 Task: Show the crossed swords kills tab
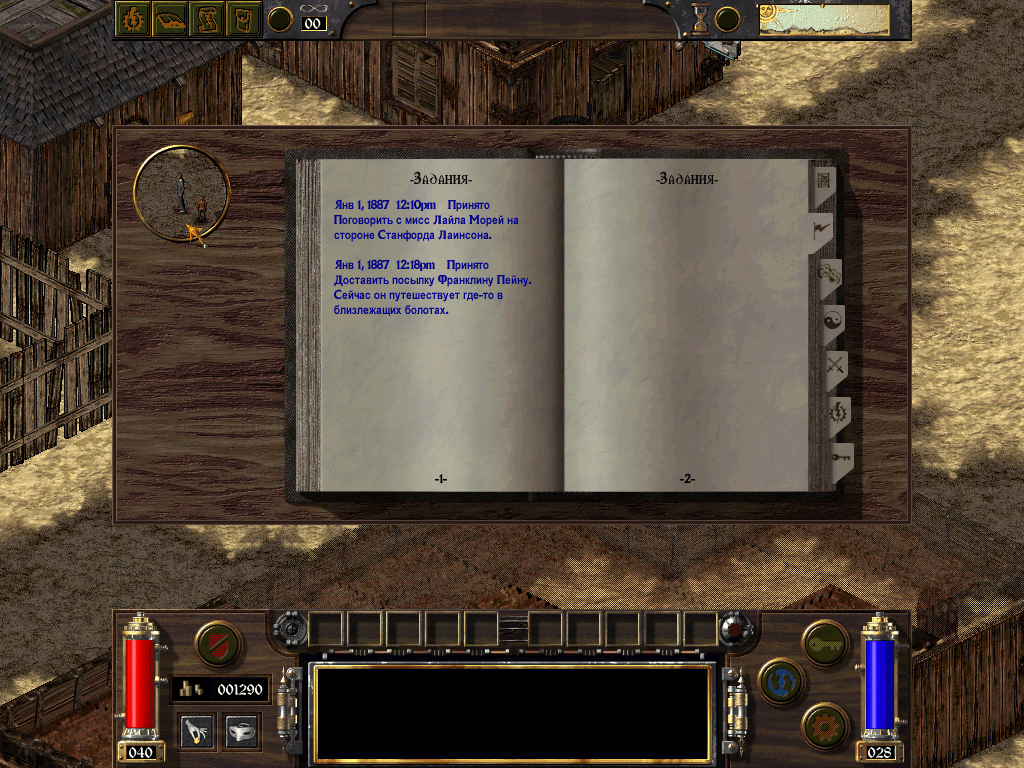[x=834, y=367]
